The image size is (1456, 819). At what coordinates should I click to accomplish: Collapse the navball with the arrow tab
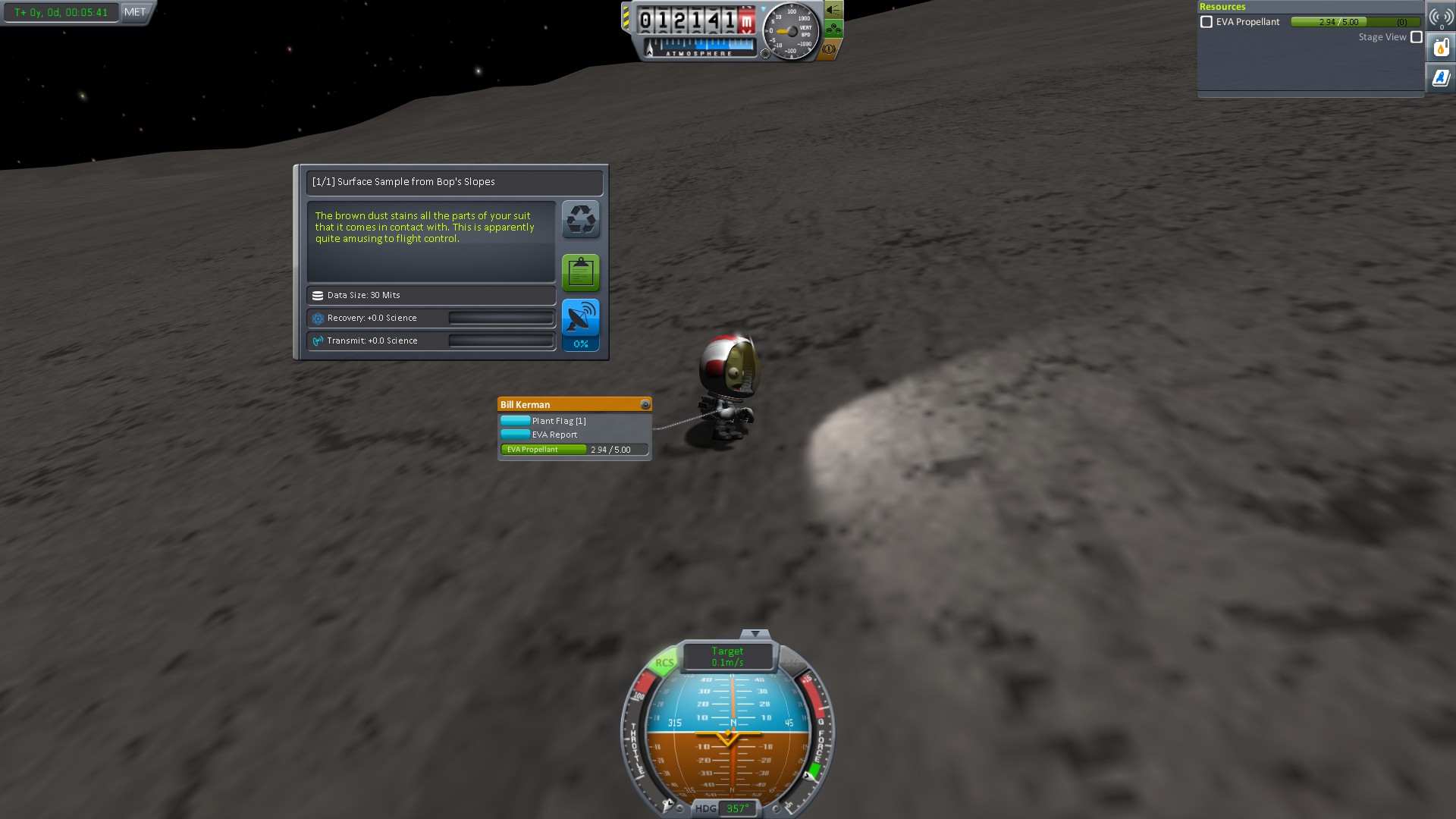pos(755,634)
